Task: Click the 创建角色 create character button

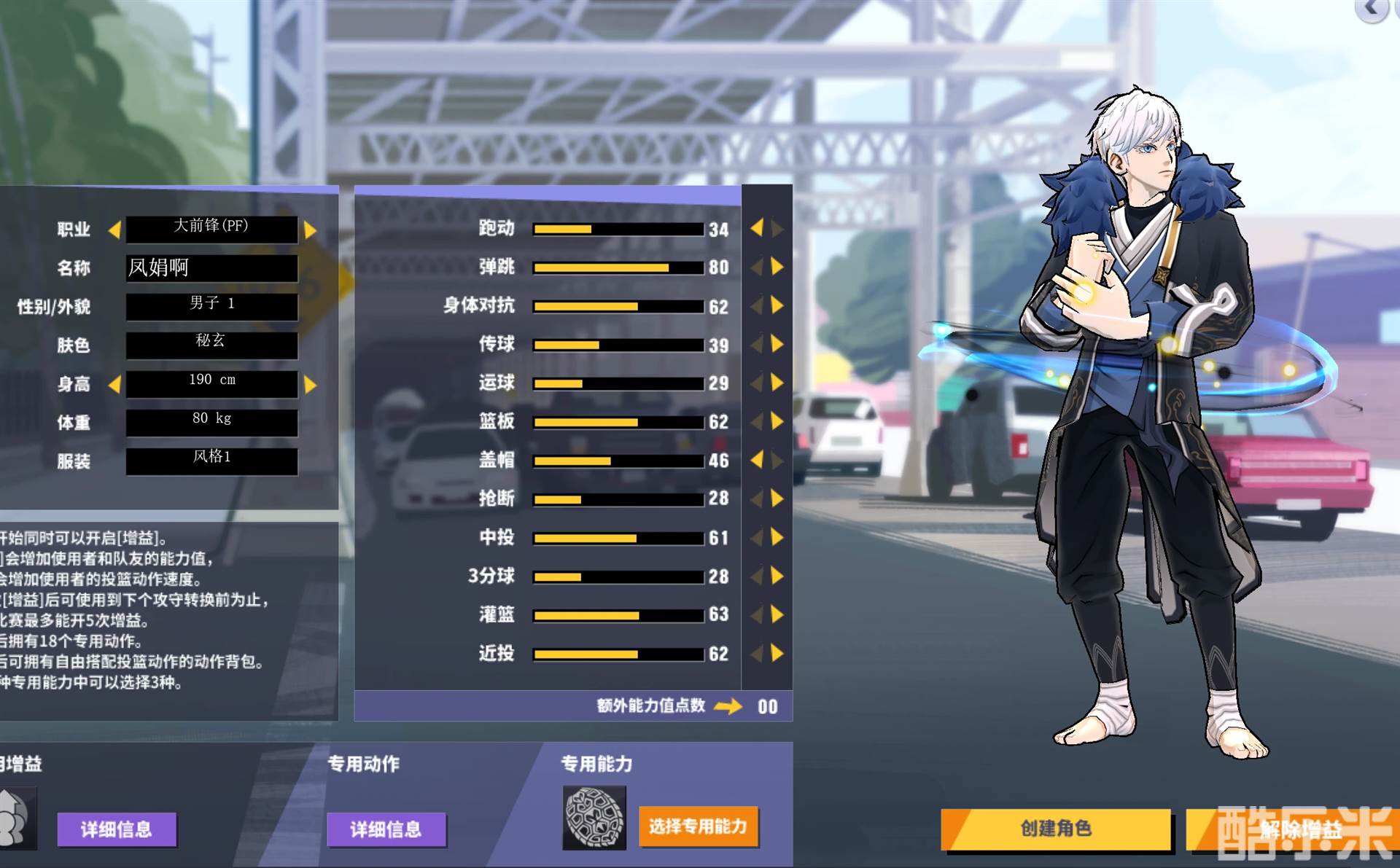Action: click(x=1056, y=829)
